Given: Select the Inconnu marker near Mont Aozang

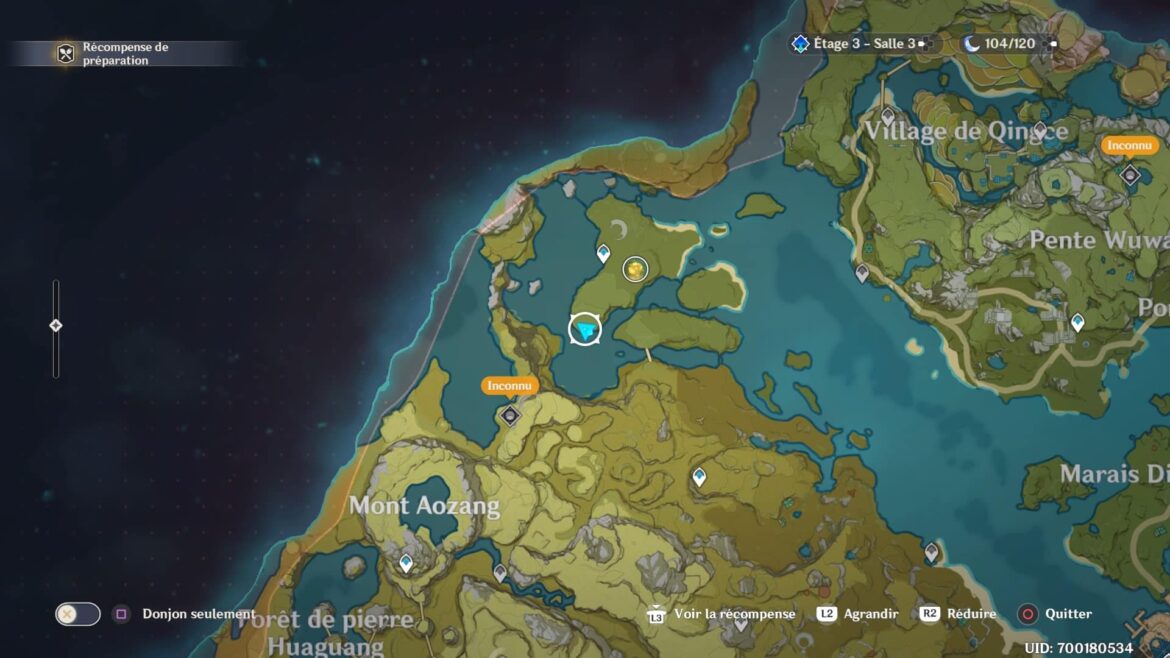Looking at the screenshot, I should coord(511,415).
